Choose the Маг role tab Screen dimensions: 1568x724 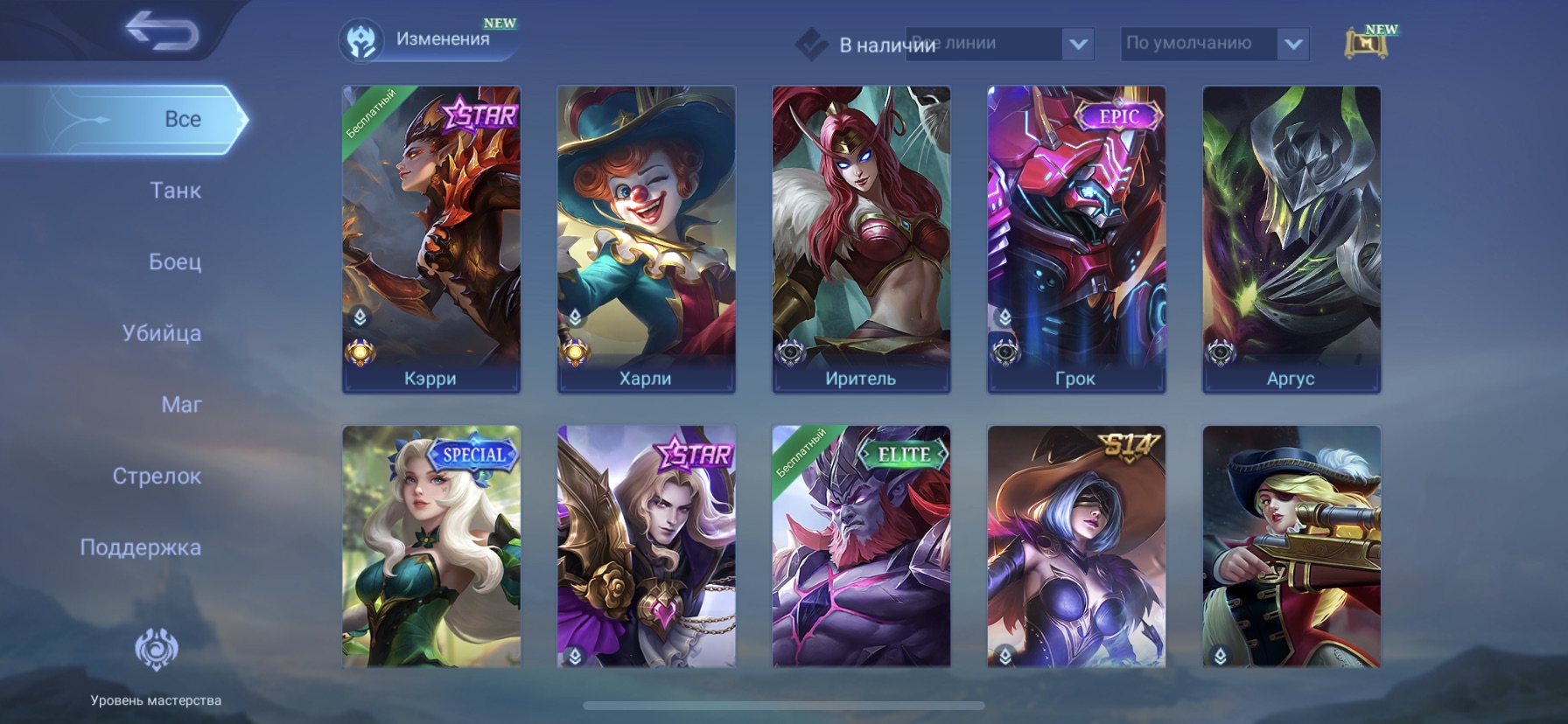click(181, 405)
